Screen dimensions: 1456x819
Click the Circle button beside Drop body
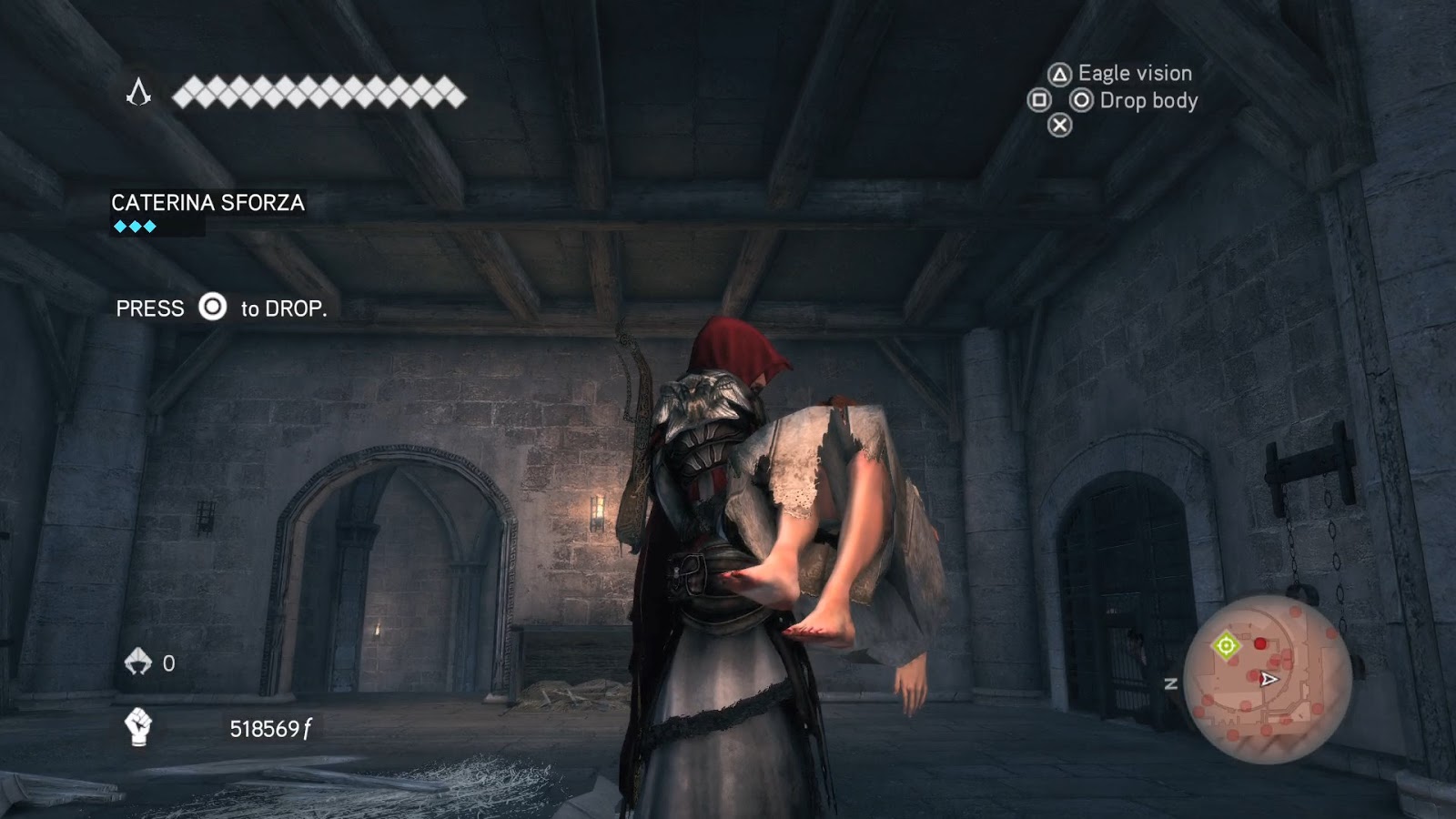click(x=1082, y=98)
